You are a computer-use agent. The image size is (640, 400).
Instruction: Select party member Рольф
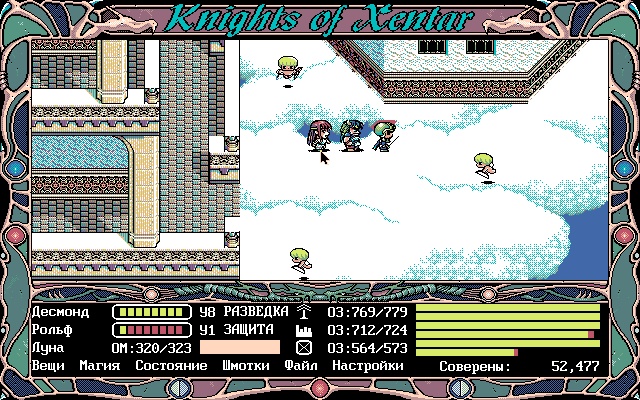coord(53,330)
